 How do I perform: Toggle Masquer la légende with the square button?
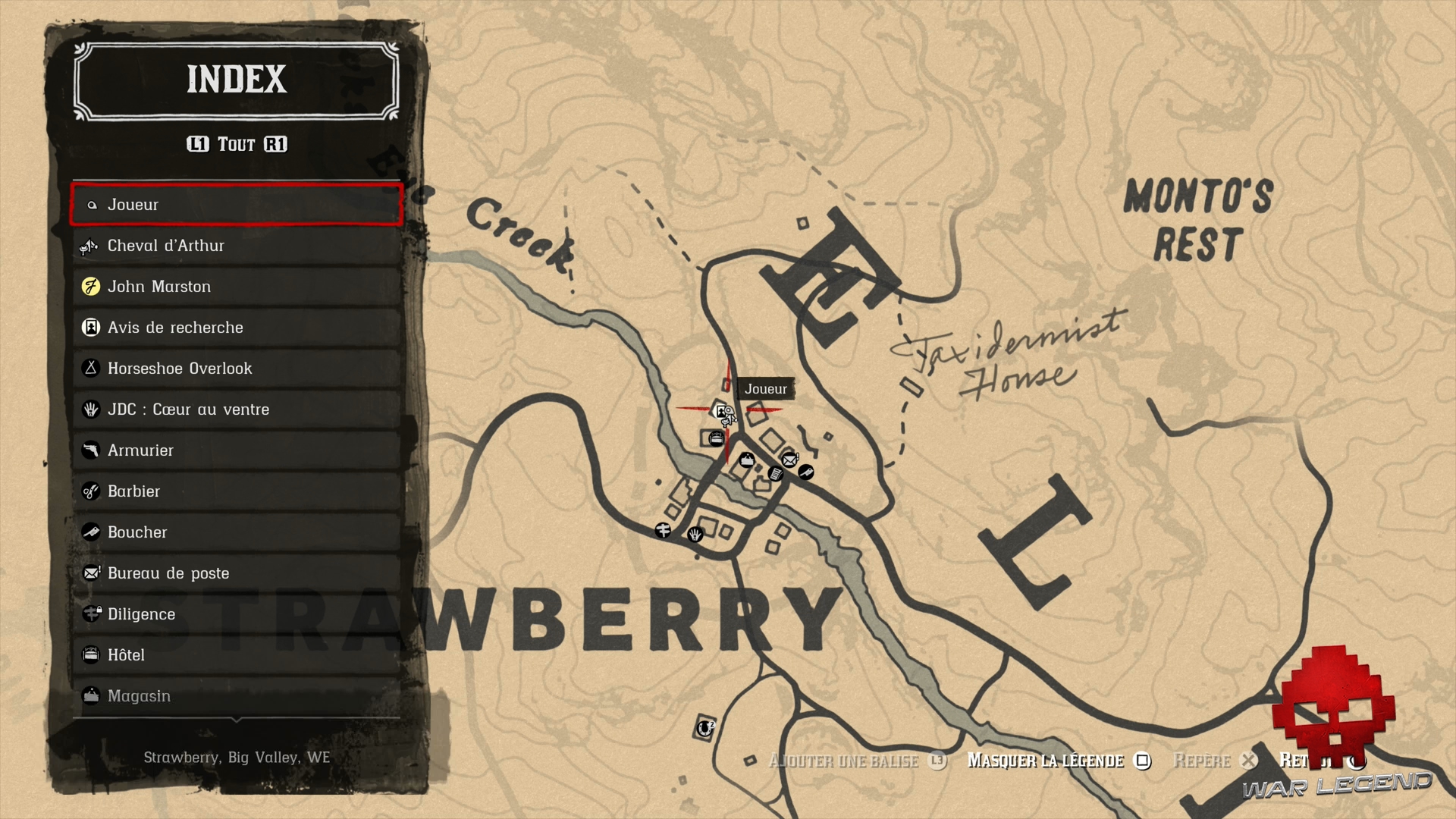[1143, 761]
